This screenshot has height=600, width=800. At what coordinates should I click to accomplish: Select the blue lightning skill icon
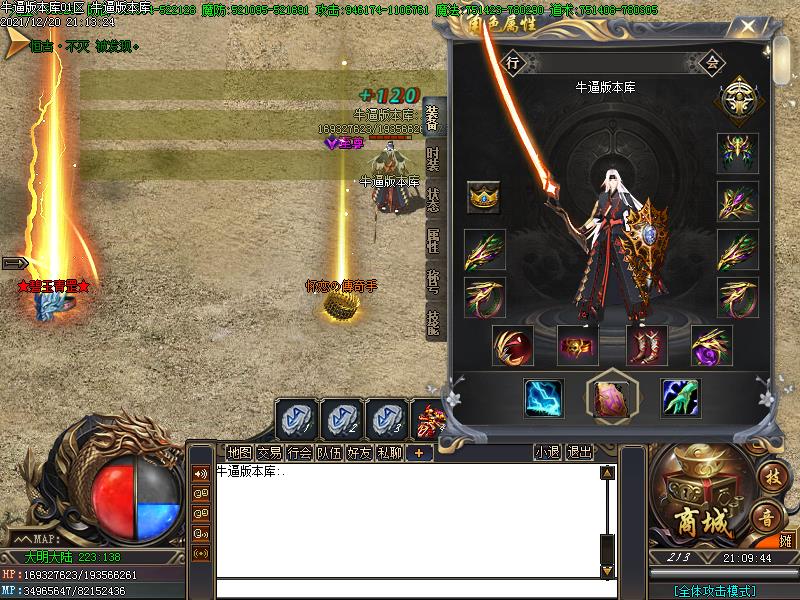[x=544, y=398]
